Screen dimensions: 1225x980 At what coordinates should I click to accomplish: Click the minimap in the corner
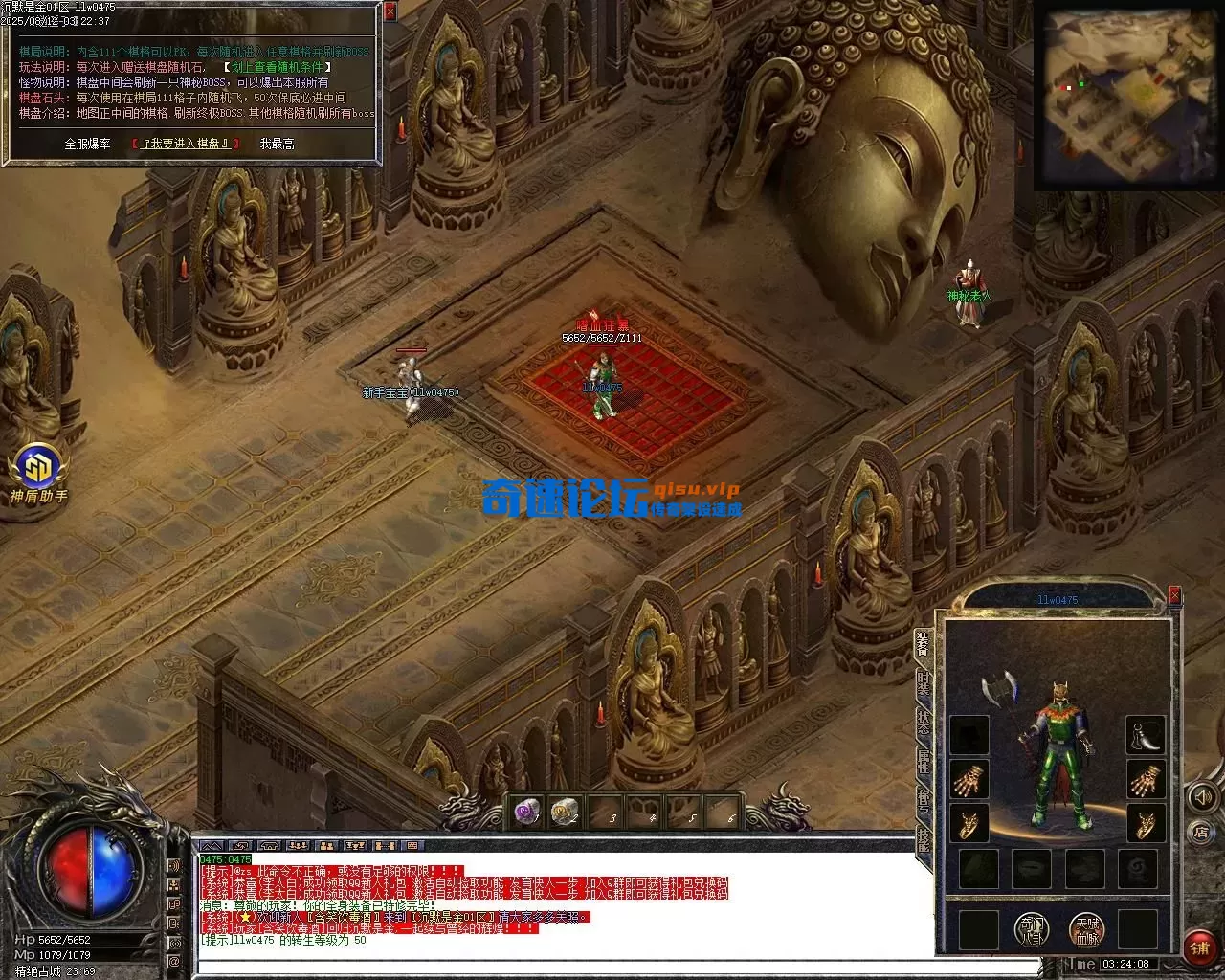1124,97
